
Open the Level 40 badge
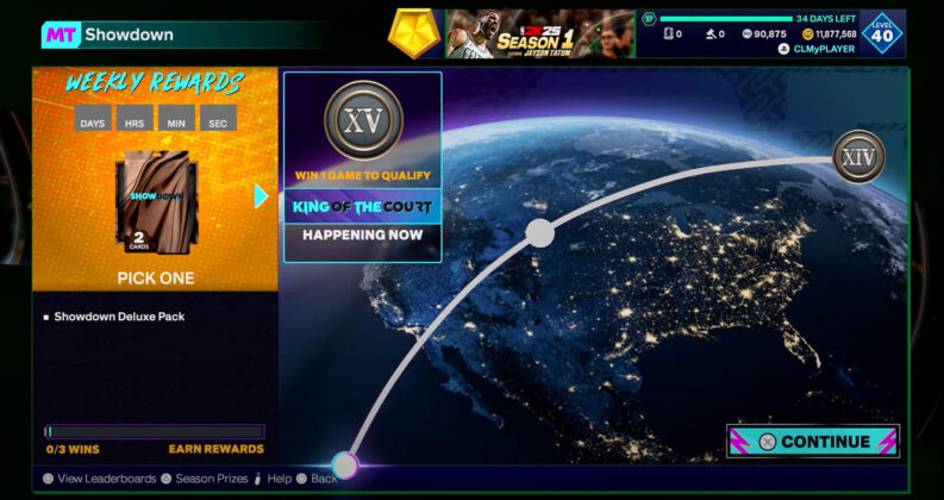click(881, 34)
